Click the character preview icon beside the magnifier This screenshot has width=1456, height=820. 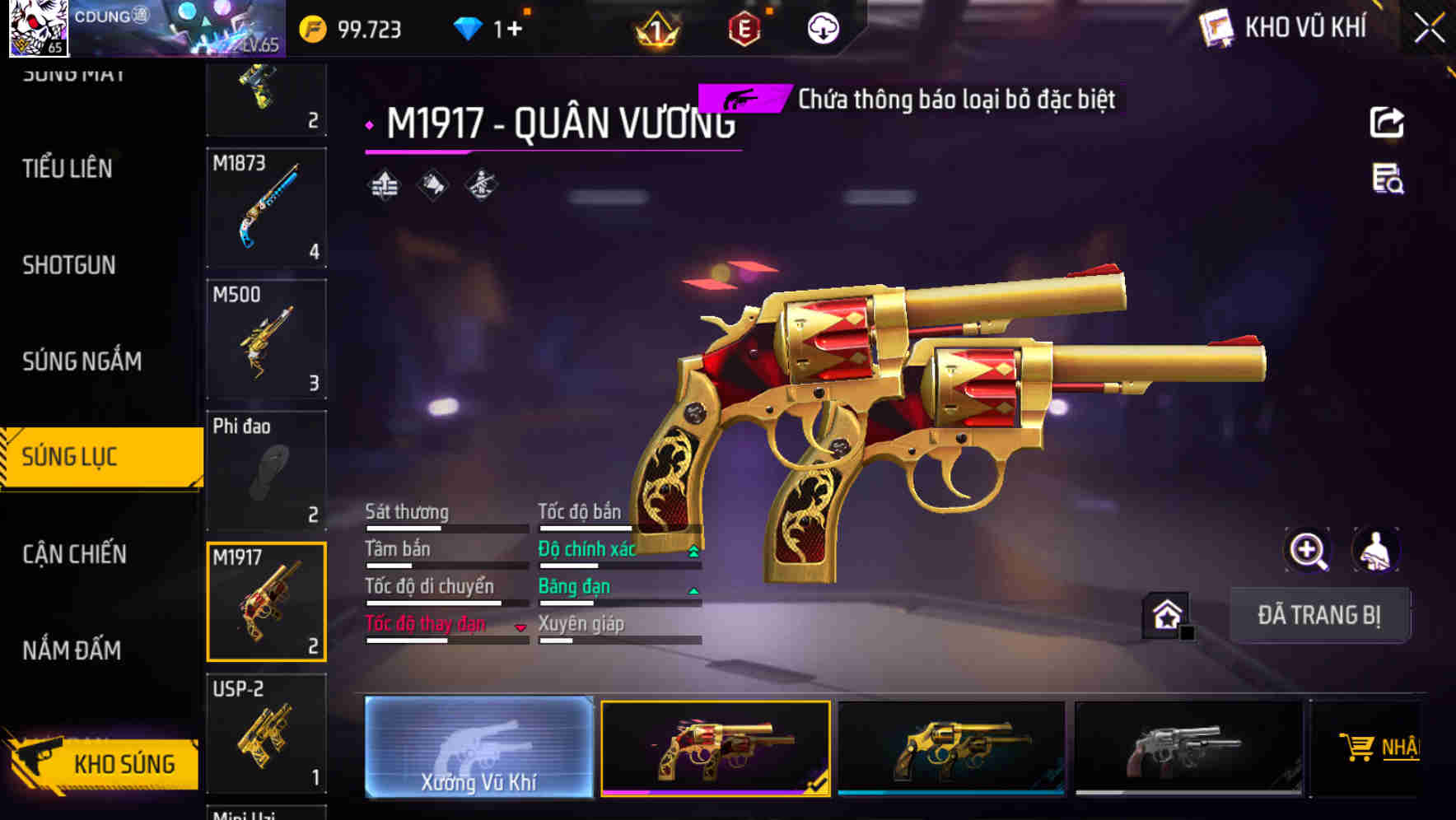coord(1377,550)
